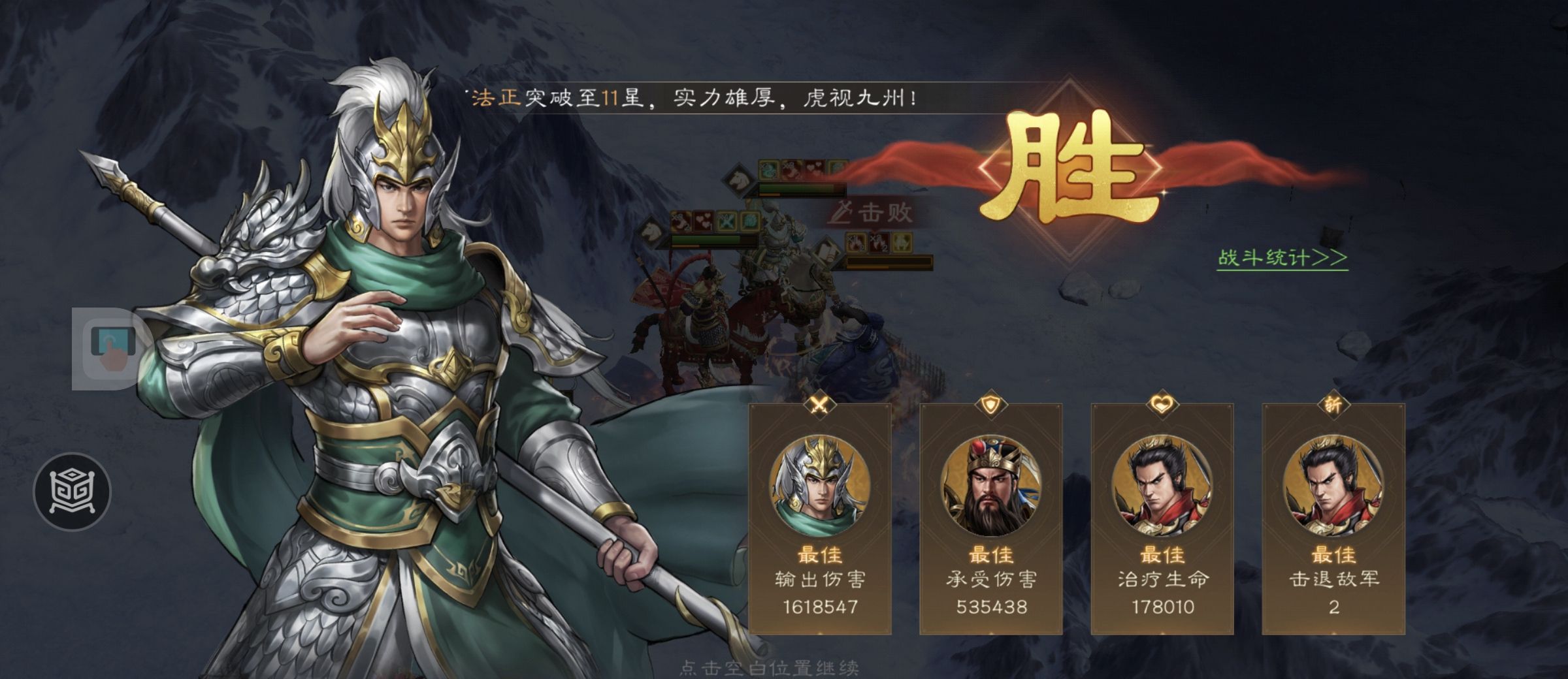Click the green serpent buff icon above the enemy unit
1568x679 pixels.
pyautogui.click(x=770, y=170)
